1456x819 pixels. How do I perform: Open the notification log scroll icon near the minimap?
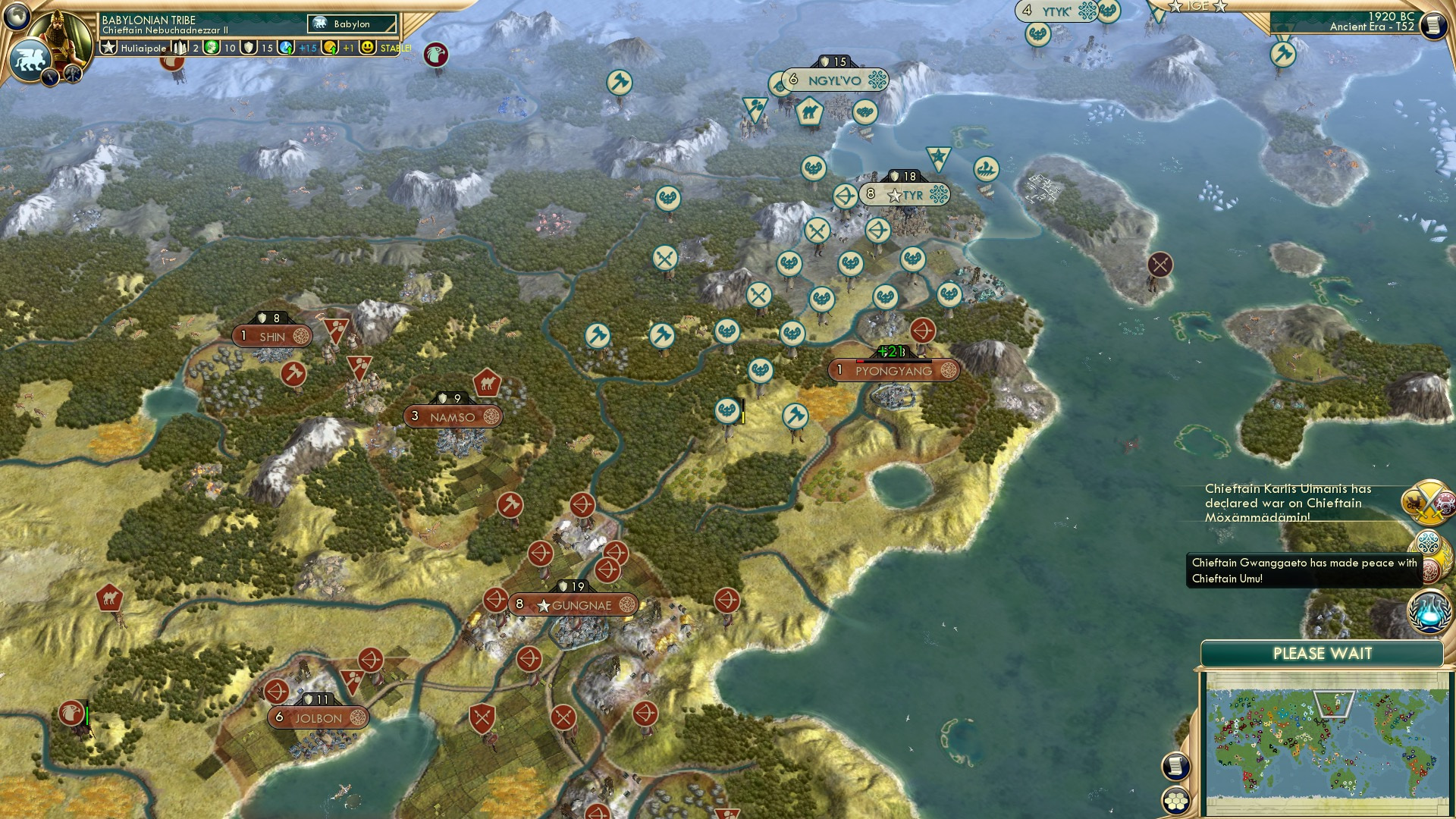tap(1175, 767)
